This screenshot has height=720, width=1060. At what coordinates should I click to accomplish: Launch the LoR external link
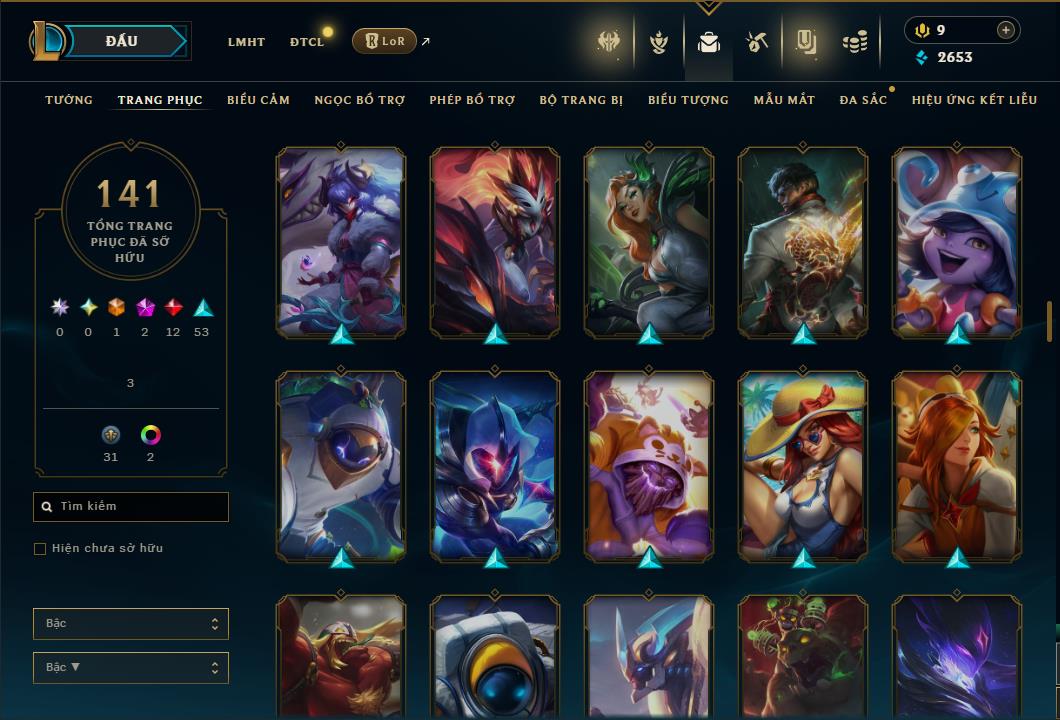(x=385, y=41)
